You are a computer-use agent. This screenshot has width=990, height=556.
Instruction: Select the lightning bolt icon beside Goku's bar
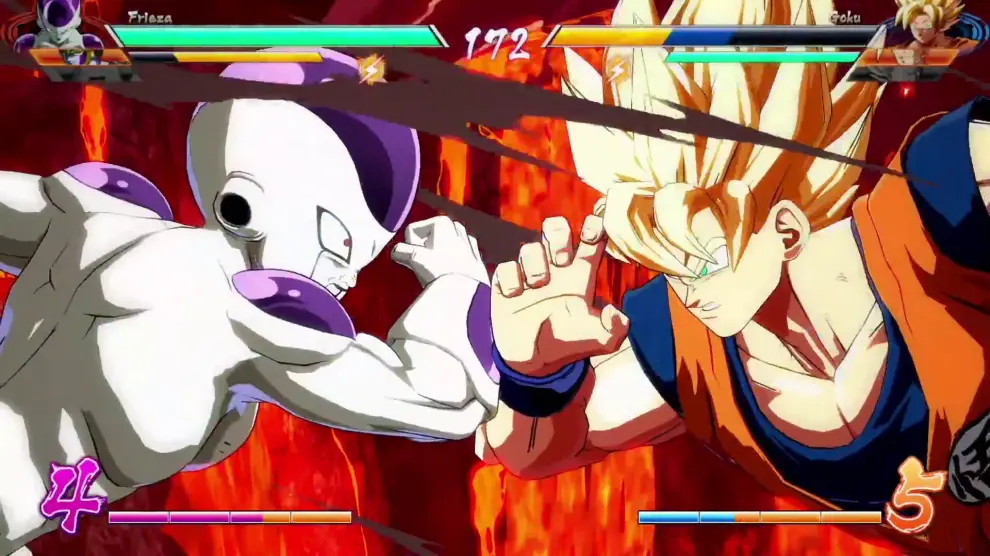point(618,68)
